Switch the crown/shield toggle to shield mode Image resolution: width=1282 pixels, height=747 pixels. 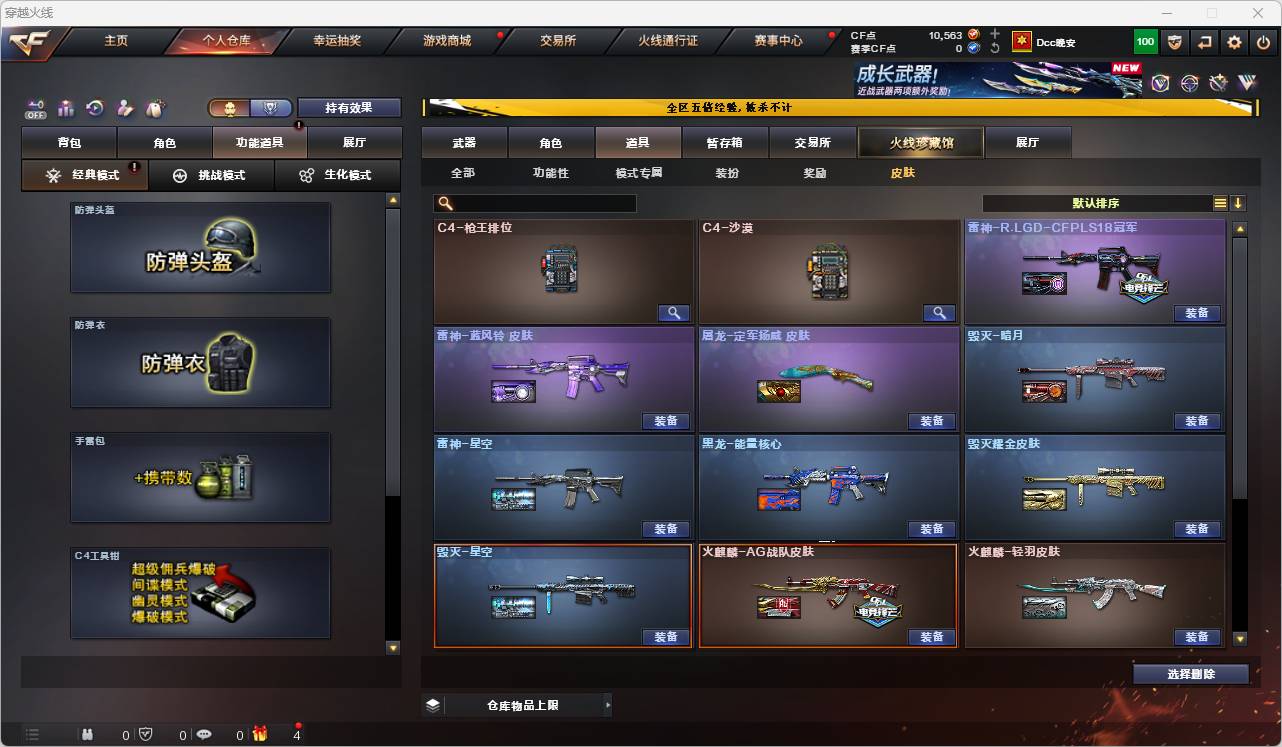271,107
